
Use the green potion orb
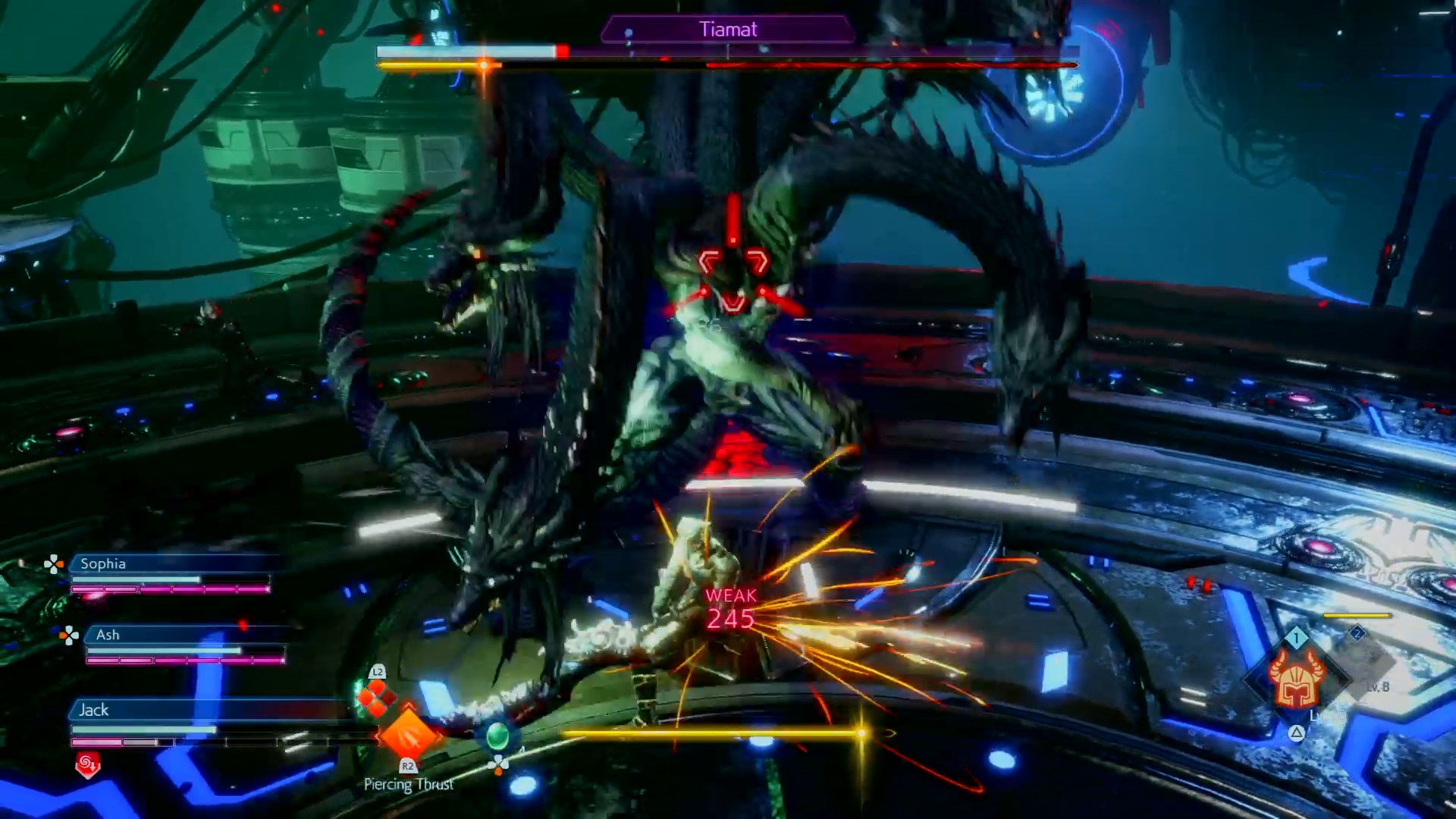click(x=497, y=736)
